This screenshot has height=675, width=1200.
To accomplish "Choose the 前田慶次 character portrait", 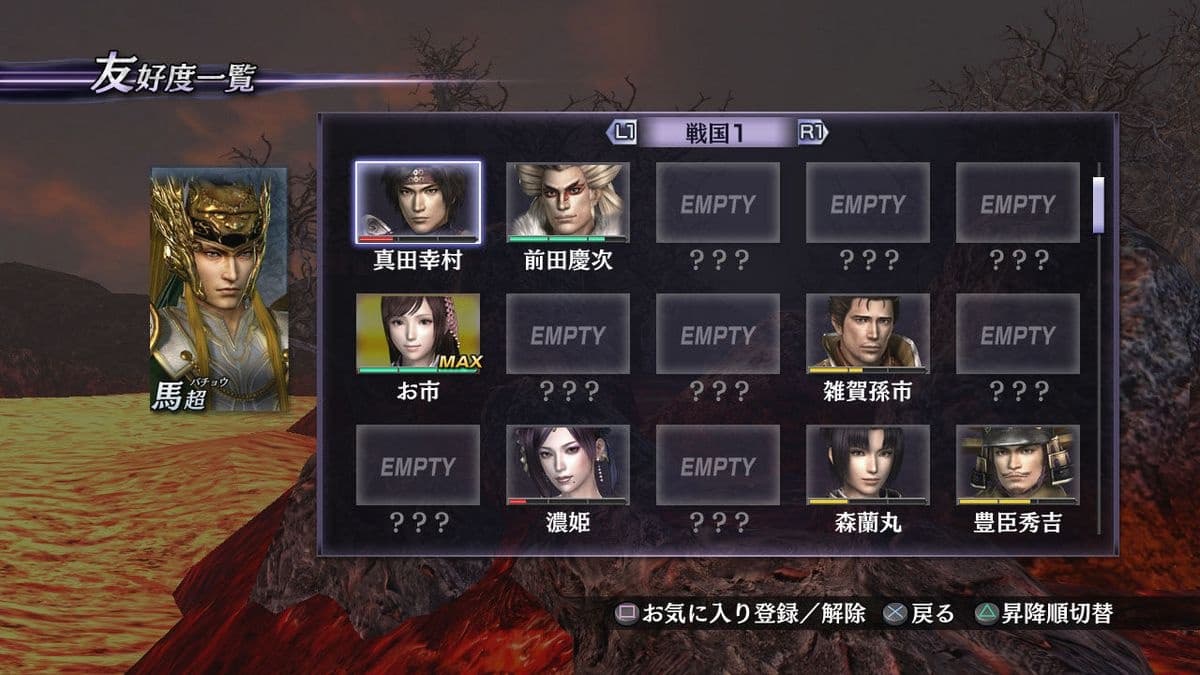I will click(x=568, y=201).
